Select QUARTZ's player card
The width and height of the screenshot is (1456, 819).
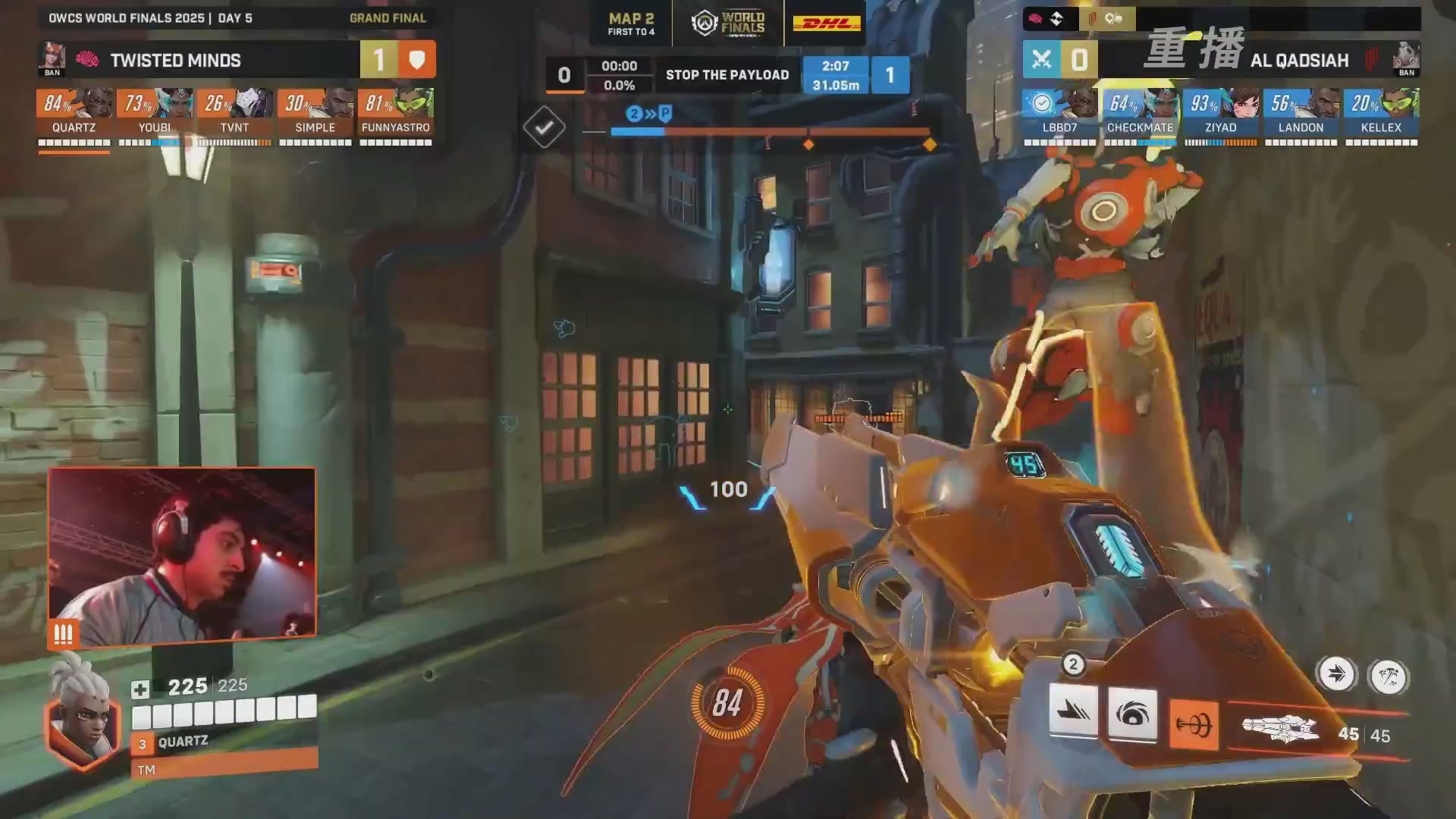[74, 112]
